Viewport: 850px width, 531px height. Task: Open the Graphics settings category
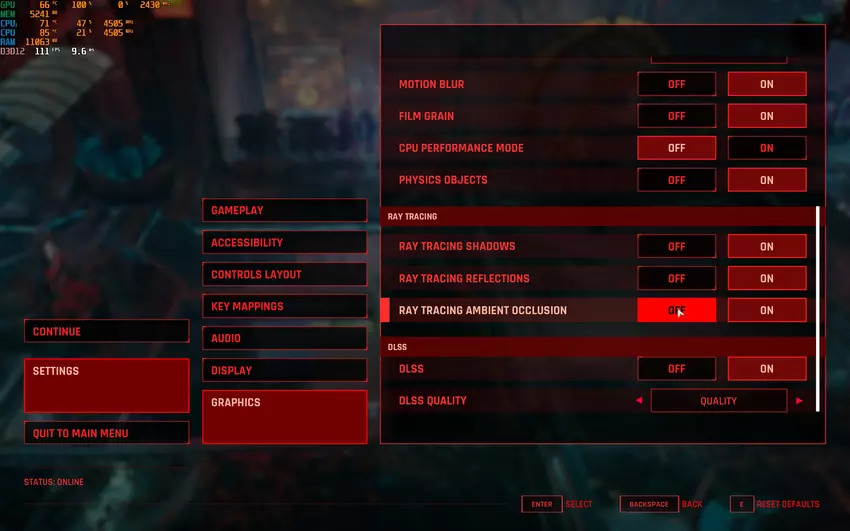click(284, 416)
